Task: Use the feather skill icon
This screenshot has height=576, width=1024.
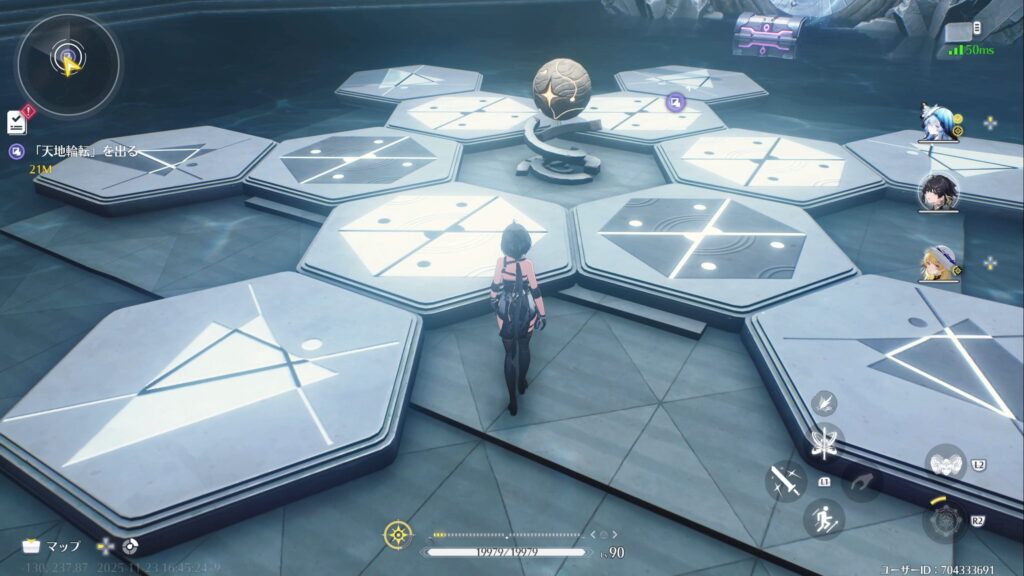Action: (x=825, y=402)
